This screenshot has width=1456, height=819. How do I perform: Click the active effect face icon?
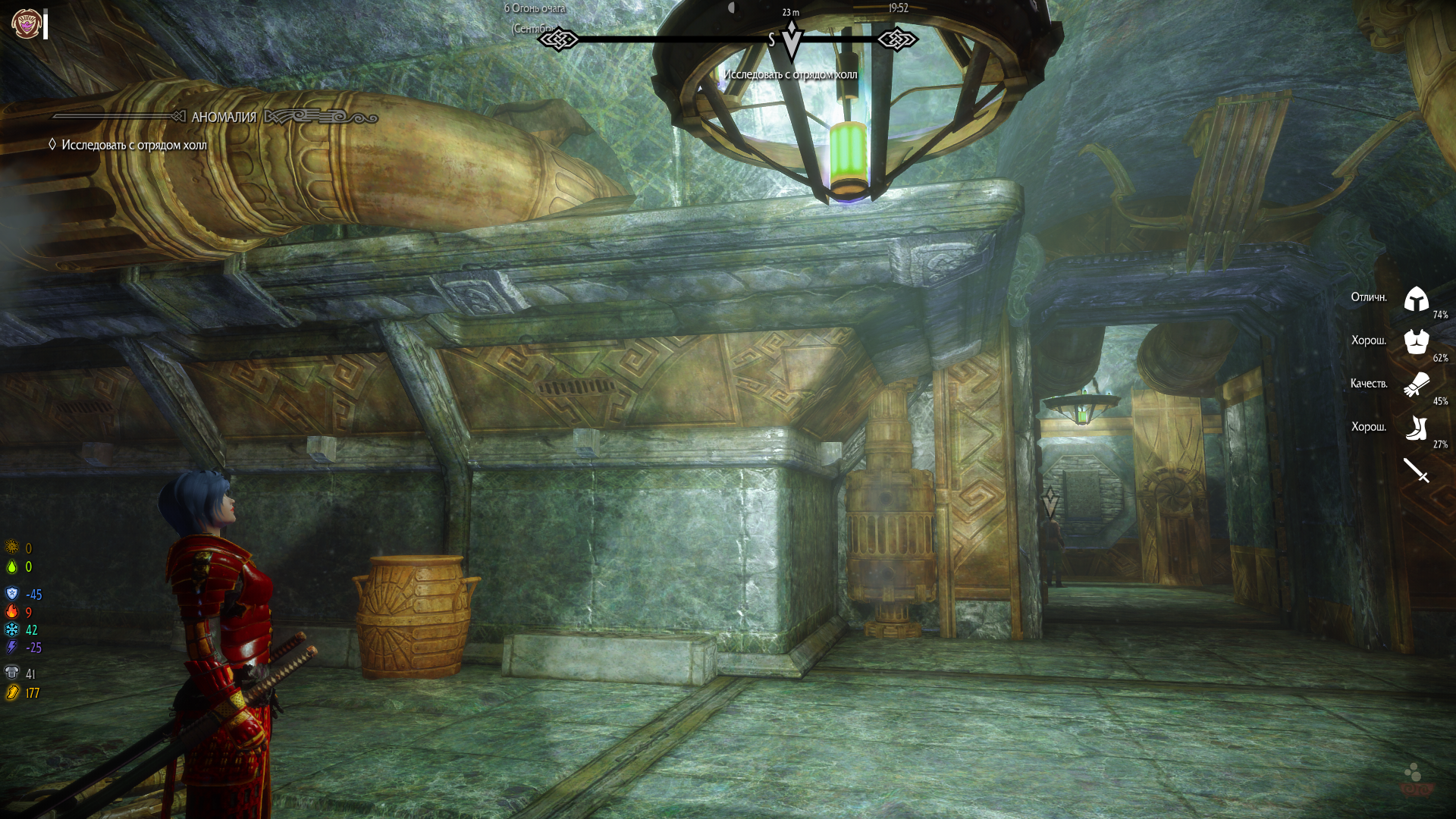point(26,24)
